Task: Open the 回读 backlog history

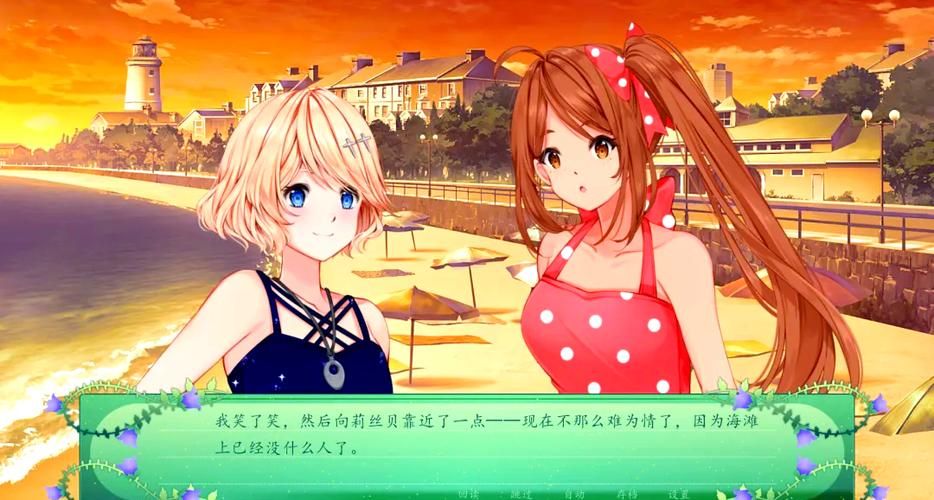Action: [x=468, y=494]
